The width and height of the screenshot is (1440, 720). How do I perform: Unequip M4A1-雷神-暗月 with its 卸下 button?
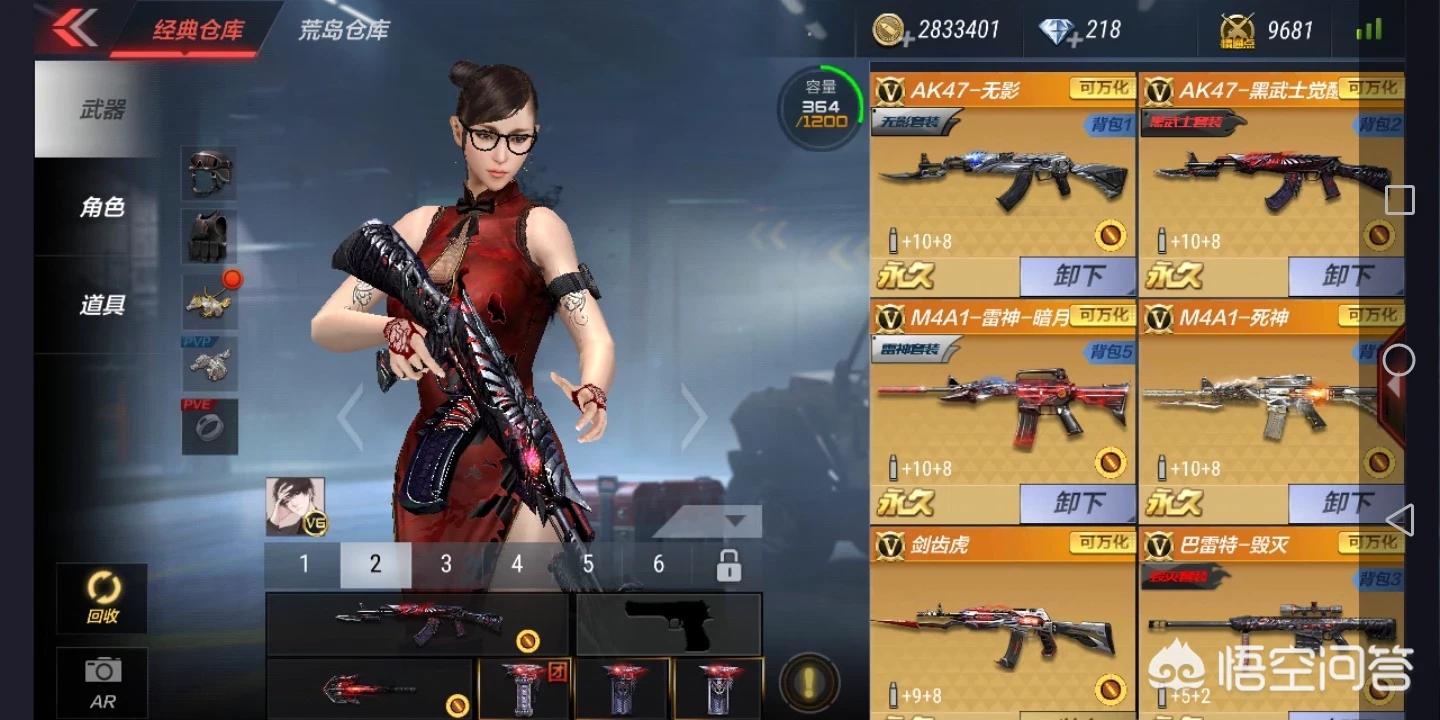1077,503
